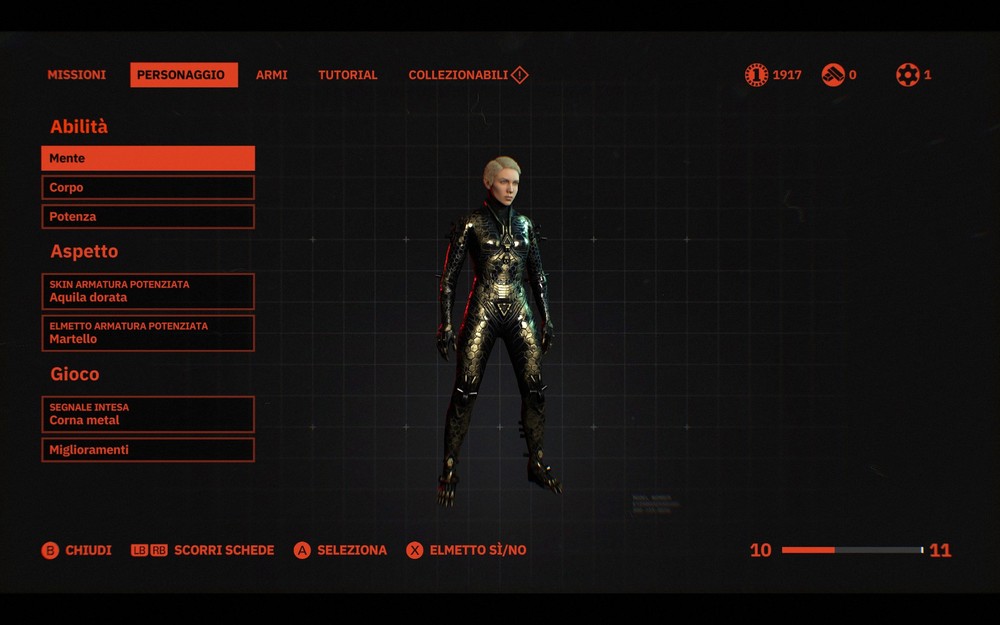
Task: Select the Segnale Intesa entry
Action: pos(148,414)
